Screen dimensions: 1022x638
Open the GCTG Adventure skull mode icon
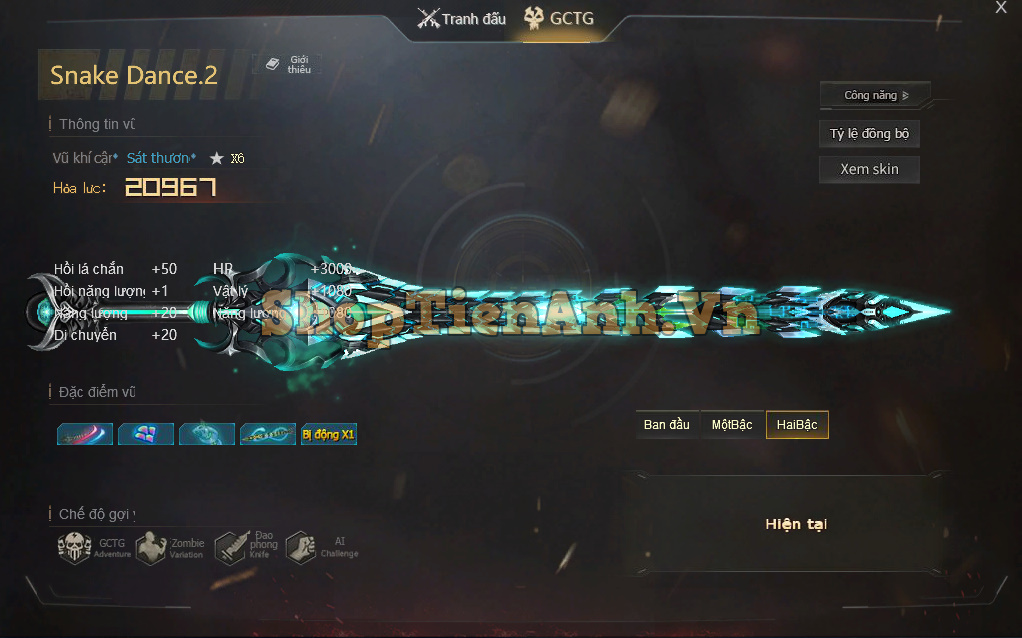click(75, 548)
